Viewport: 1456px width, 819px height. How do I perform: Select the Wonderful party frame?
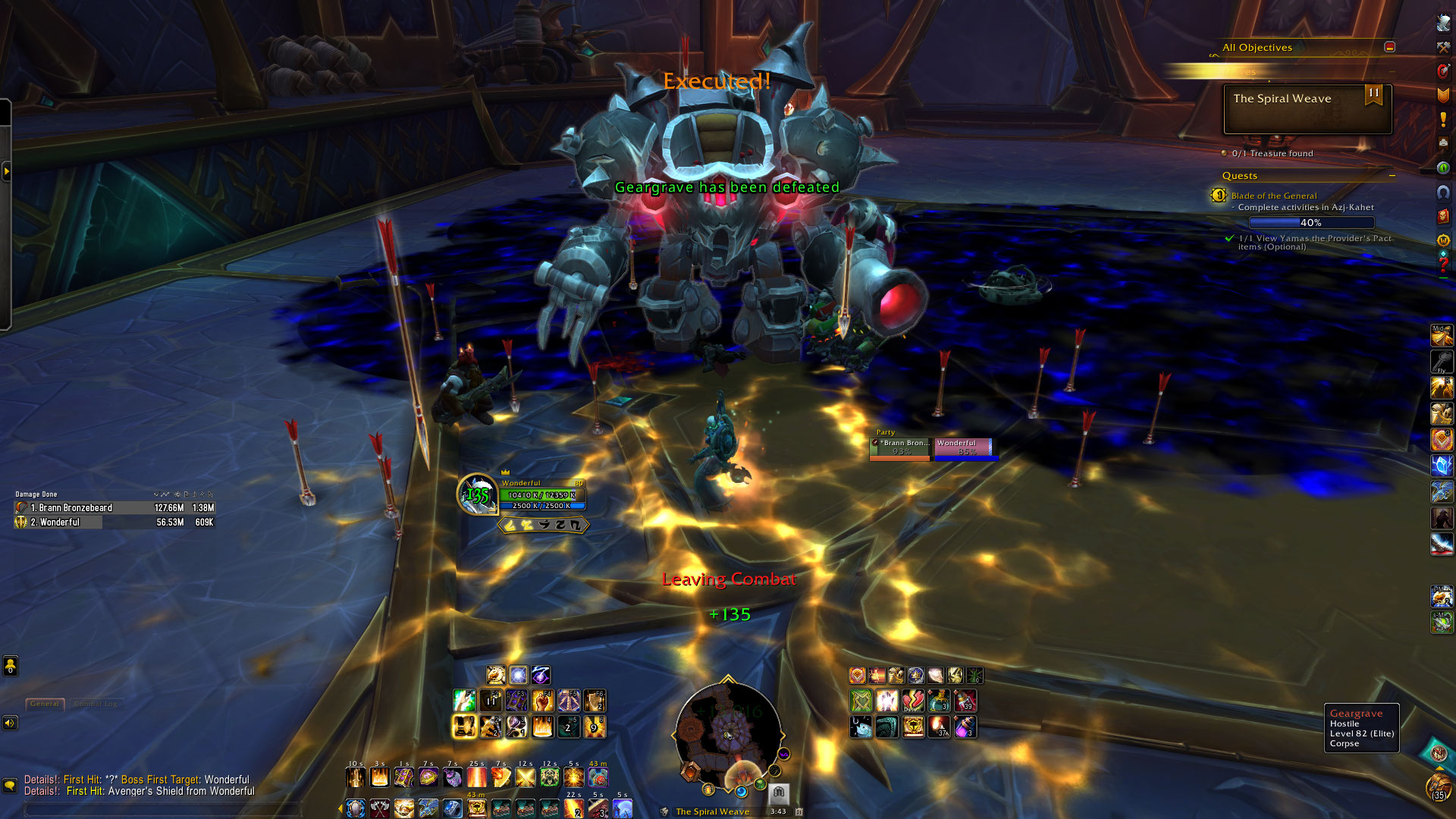point(965,447)
